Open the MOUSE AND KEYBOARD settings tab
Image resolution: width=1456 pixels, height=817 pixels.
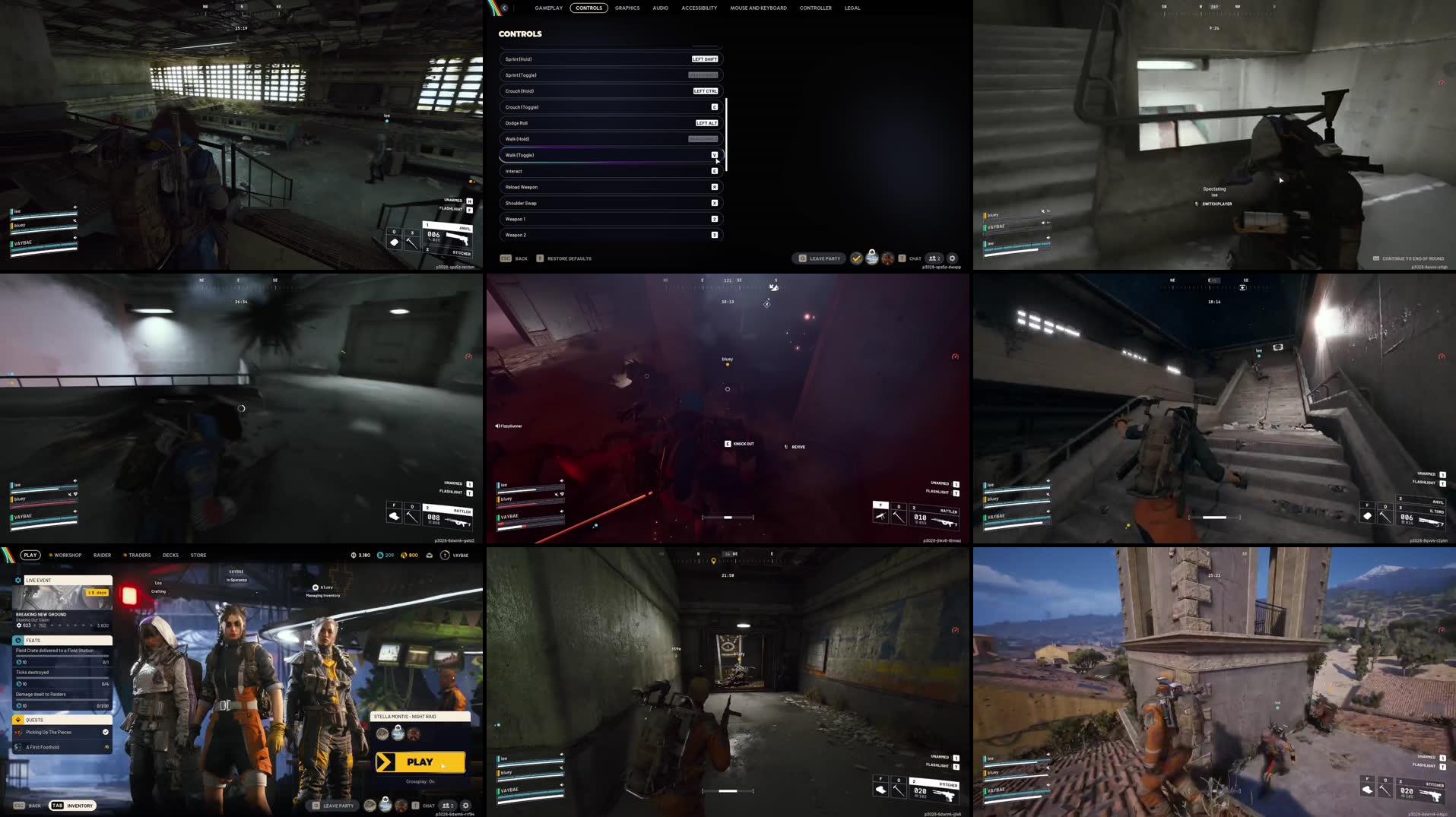pyautogui.click(x=758, y=8)
